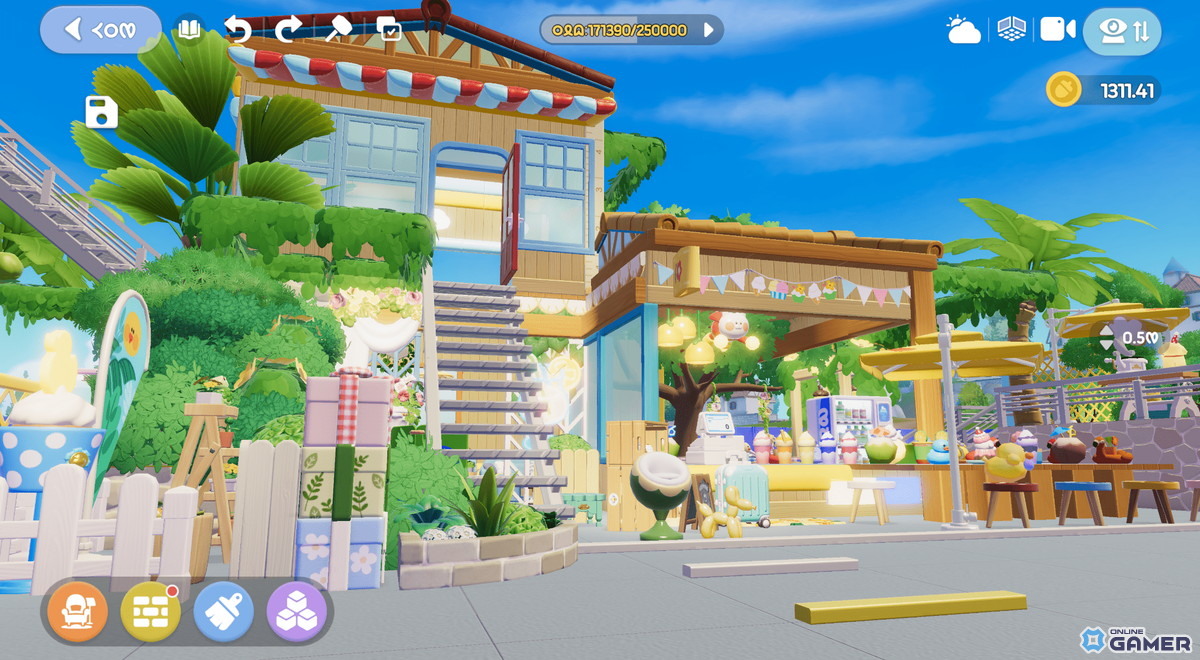Viewport: 1200px width, 660px height.
Task: Select the paintbrush decoration tool
Action: click(223, 611)
